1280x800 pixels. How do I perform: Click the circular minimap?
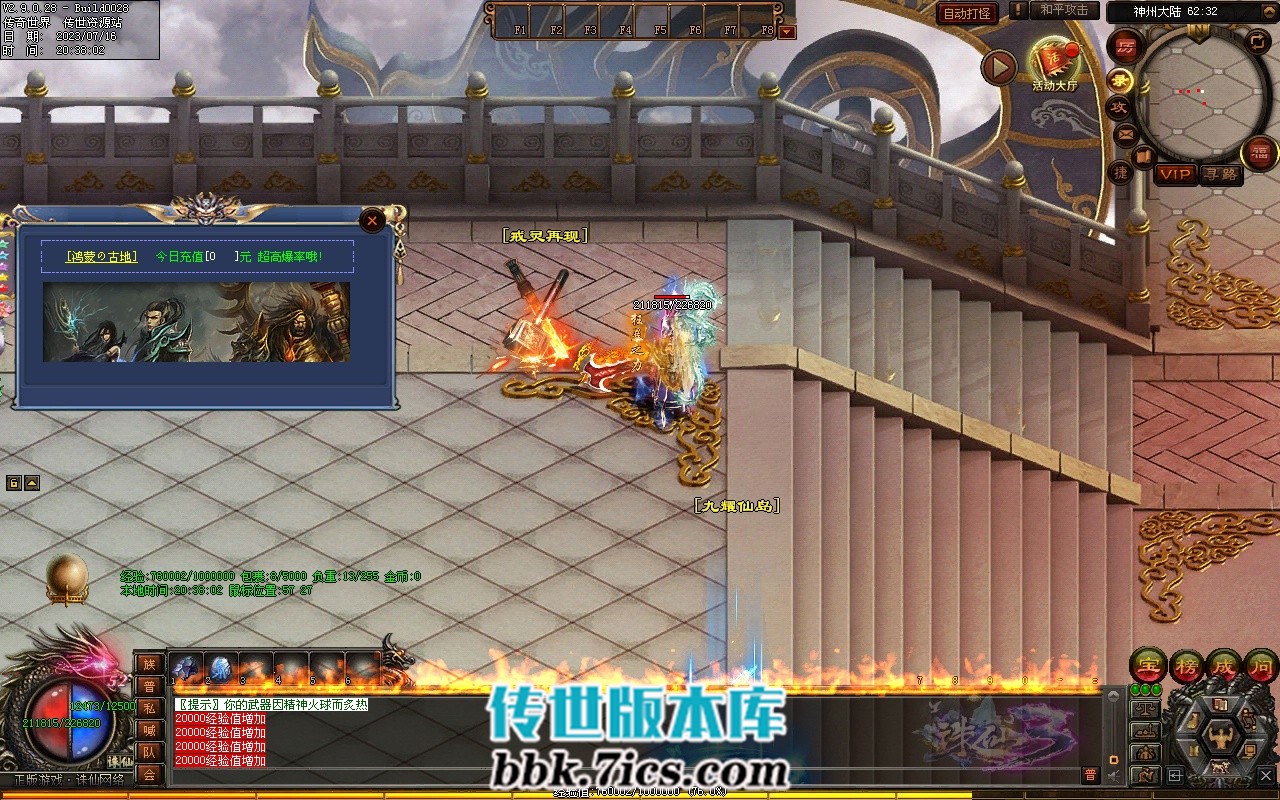[x=1201, y=93]
